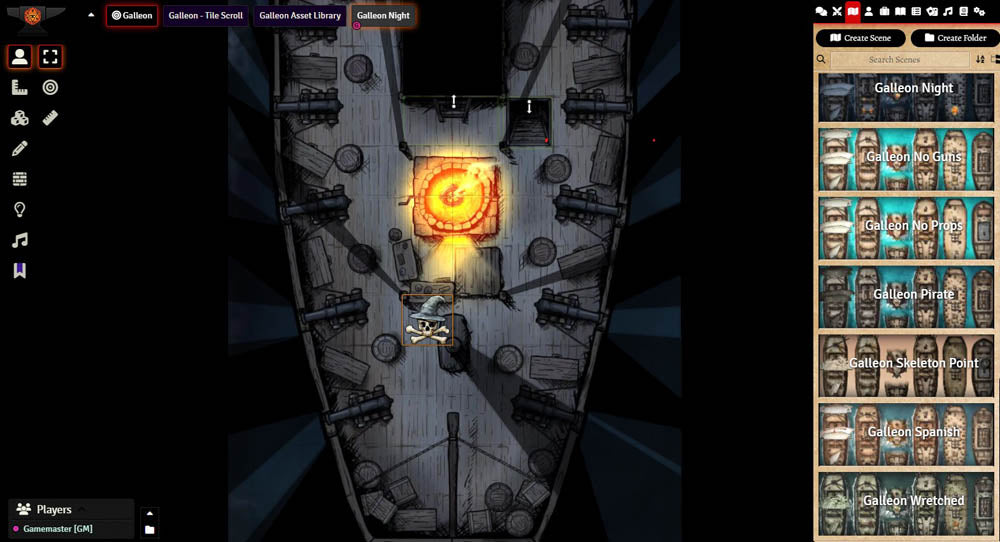Select the skull pirate token on the deck
The width and height of the screenshot is (1000, 542).
pos(428,320)
